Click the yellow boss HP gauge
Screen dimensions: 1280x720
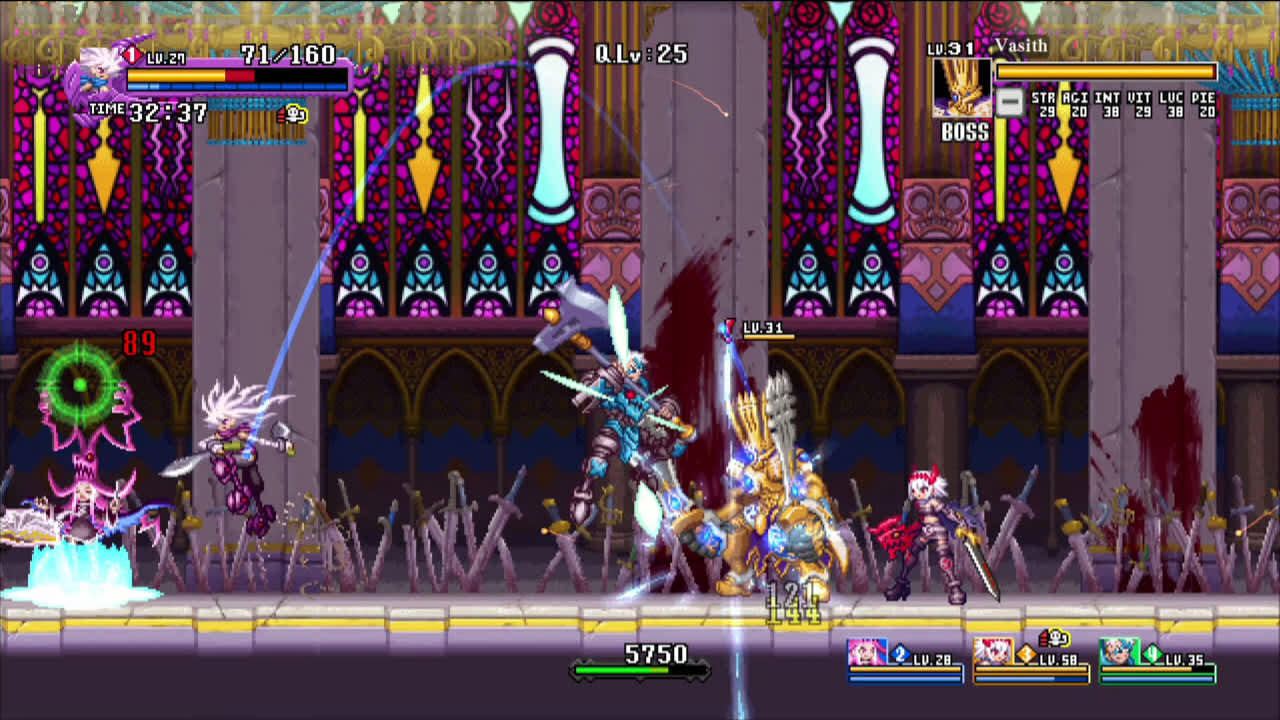[1105, 72]
